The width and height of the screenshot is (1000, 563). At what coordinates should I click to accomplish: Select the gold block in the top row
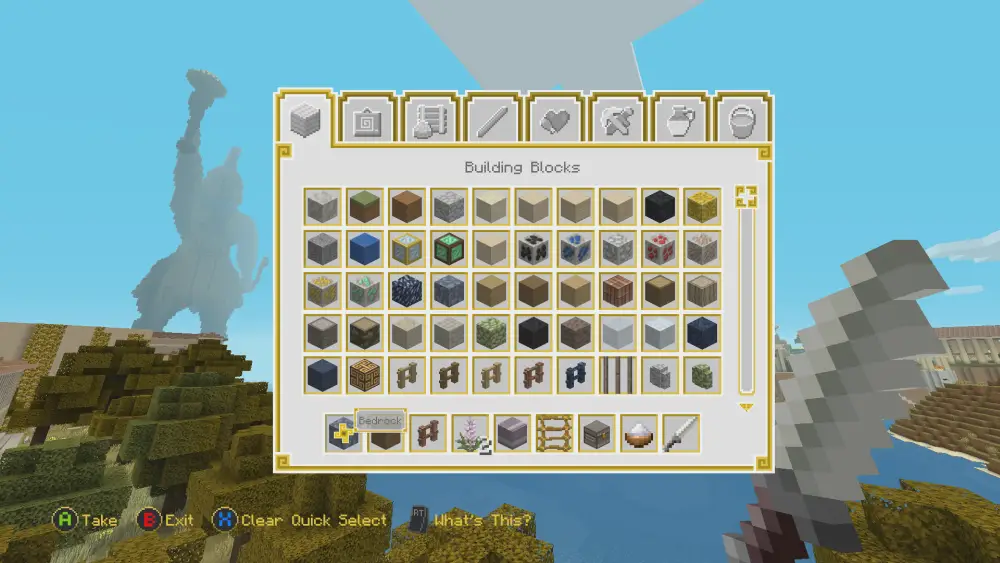pos(702,206)
